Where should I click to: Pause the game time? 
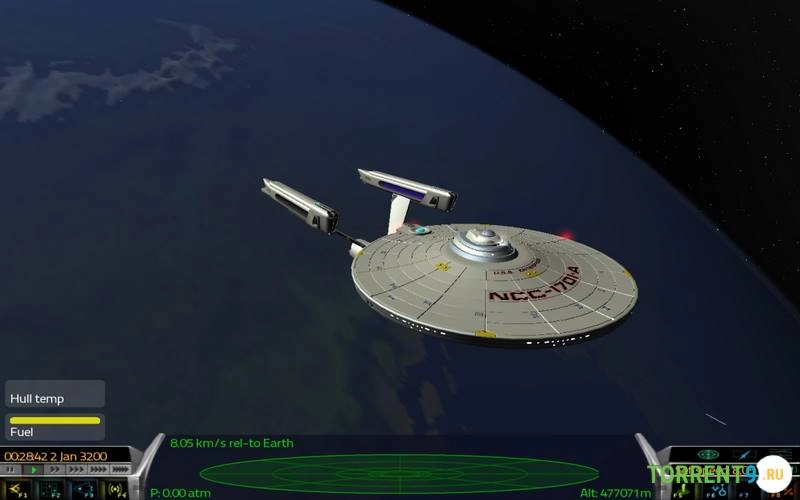pyautogui.click(x=12, y=469)
